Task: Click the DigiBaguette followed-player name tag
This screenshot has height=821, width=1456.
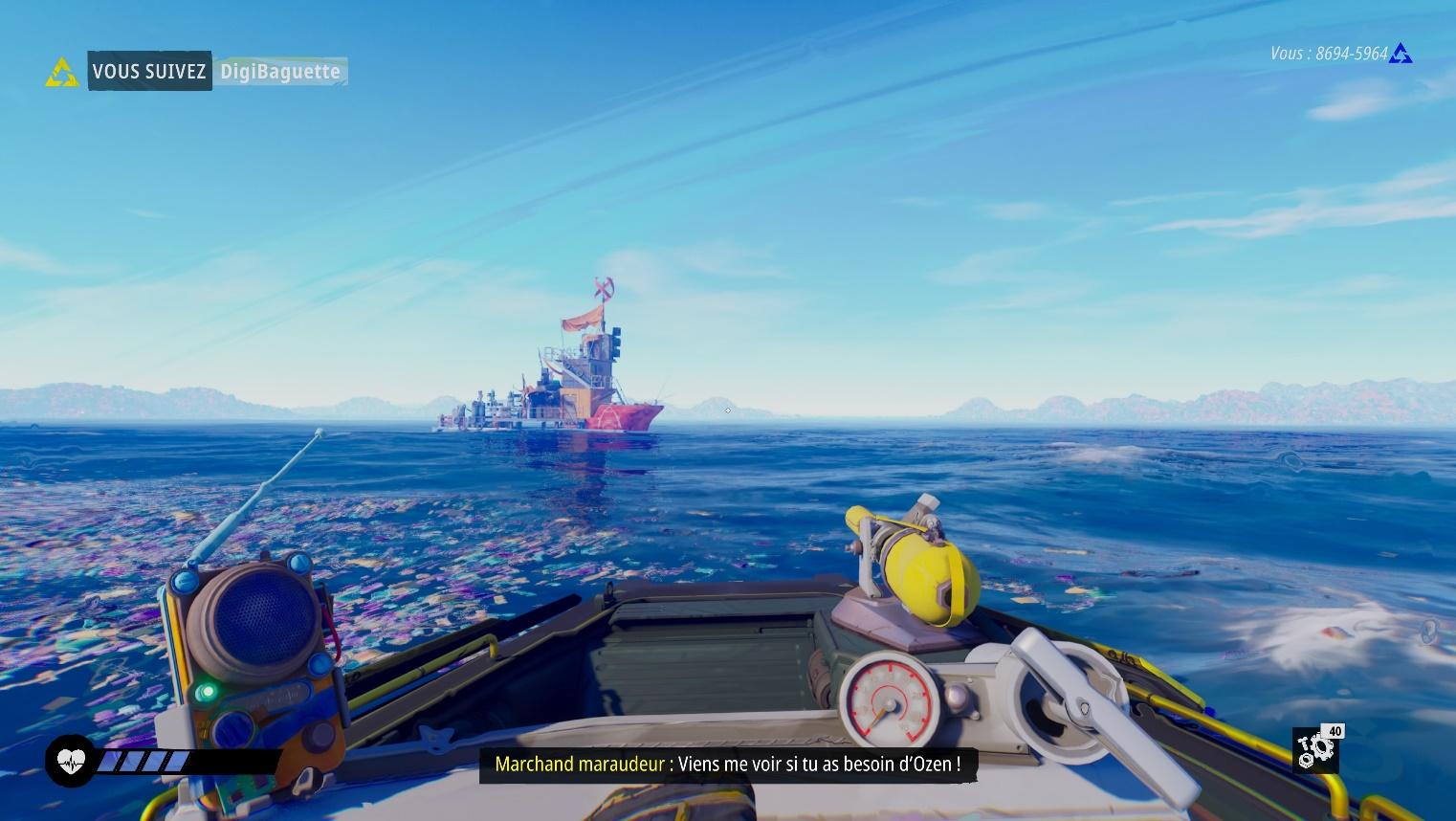Action: click(x=279, y=72)
